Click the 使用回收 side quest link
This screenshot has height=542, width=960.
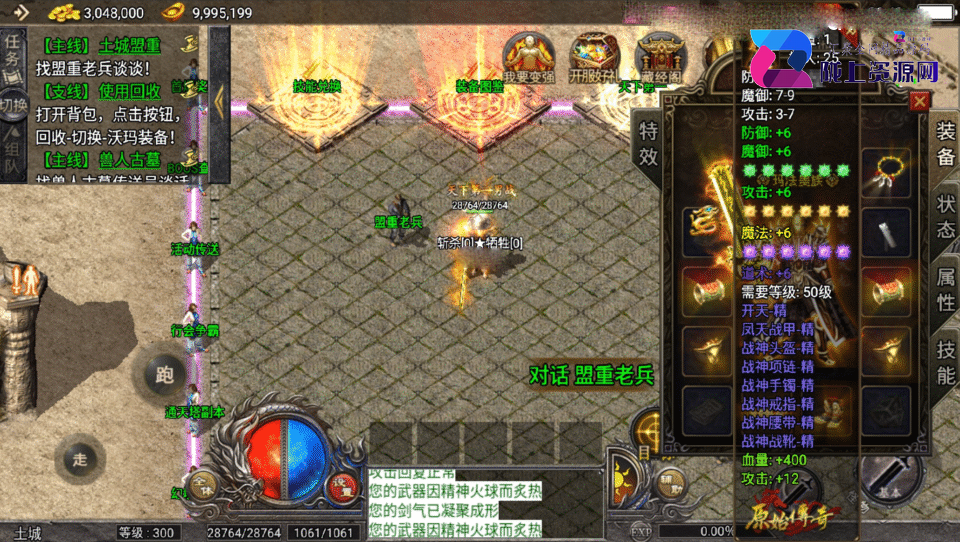coord(129,91)
